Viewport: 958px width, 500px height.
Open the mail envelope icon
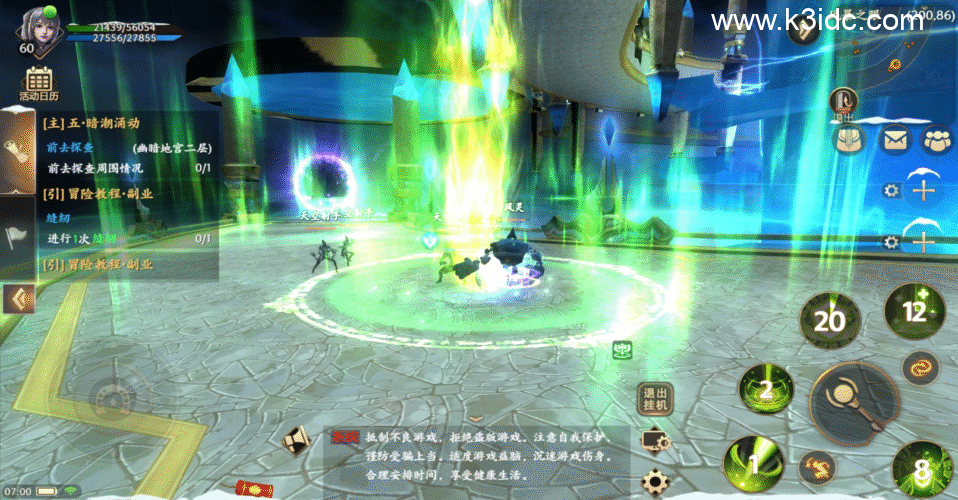(x=894, y=141)
